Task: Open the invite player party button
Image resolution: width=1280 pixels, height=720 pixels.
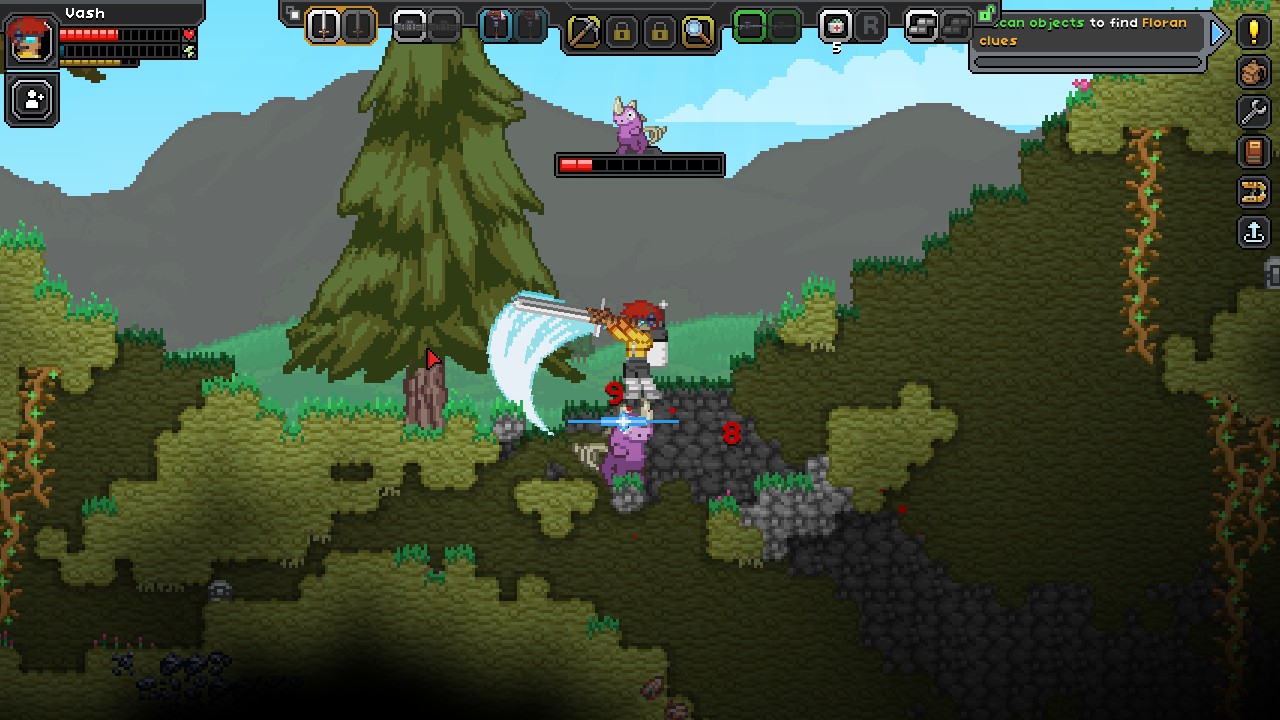Action: 33,100
